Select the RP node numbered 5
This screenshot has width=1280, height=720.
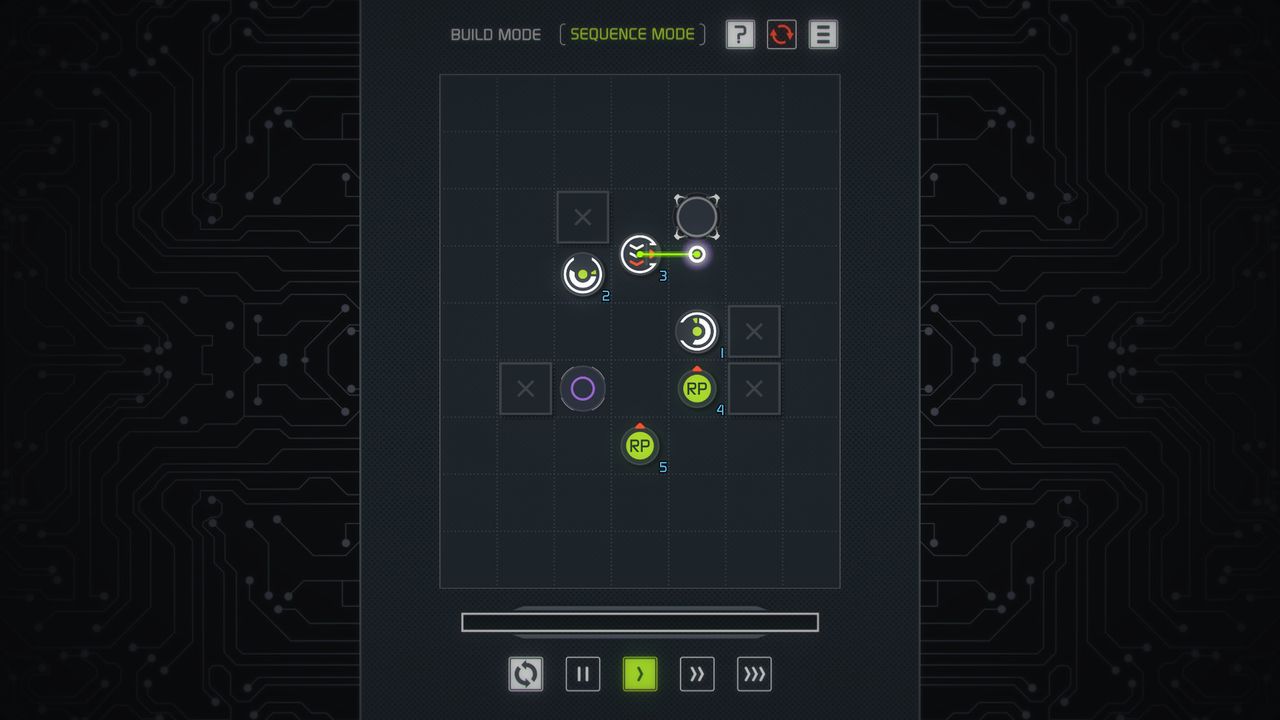point(640,446)
